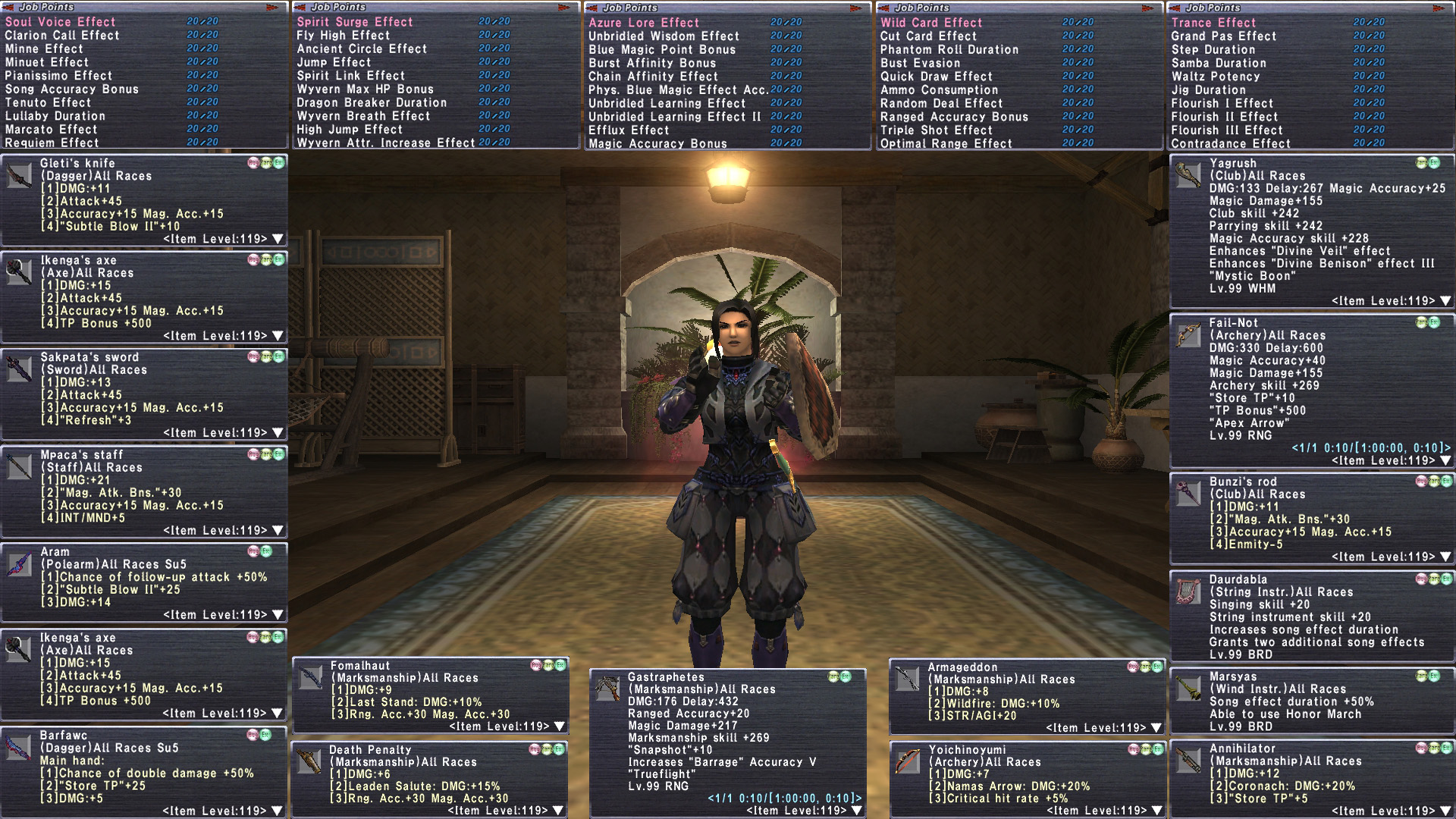Click the Yoichinoyumi bow icon
This screenshot has height=819, width=1456.
coord(908,761)
